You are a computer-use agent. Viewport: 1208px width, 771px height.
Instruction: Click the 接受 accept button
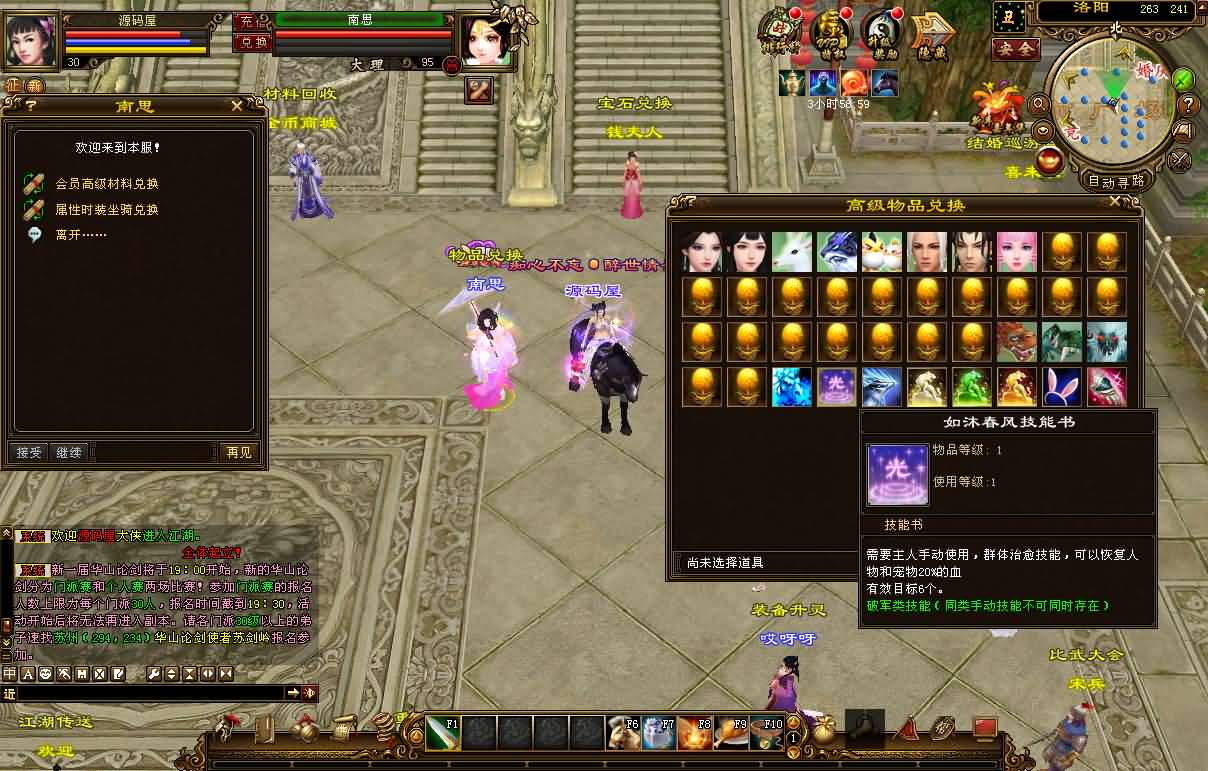pos(29,452)
